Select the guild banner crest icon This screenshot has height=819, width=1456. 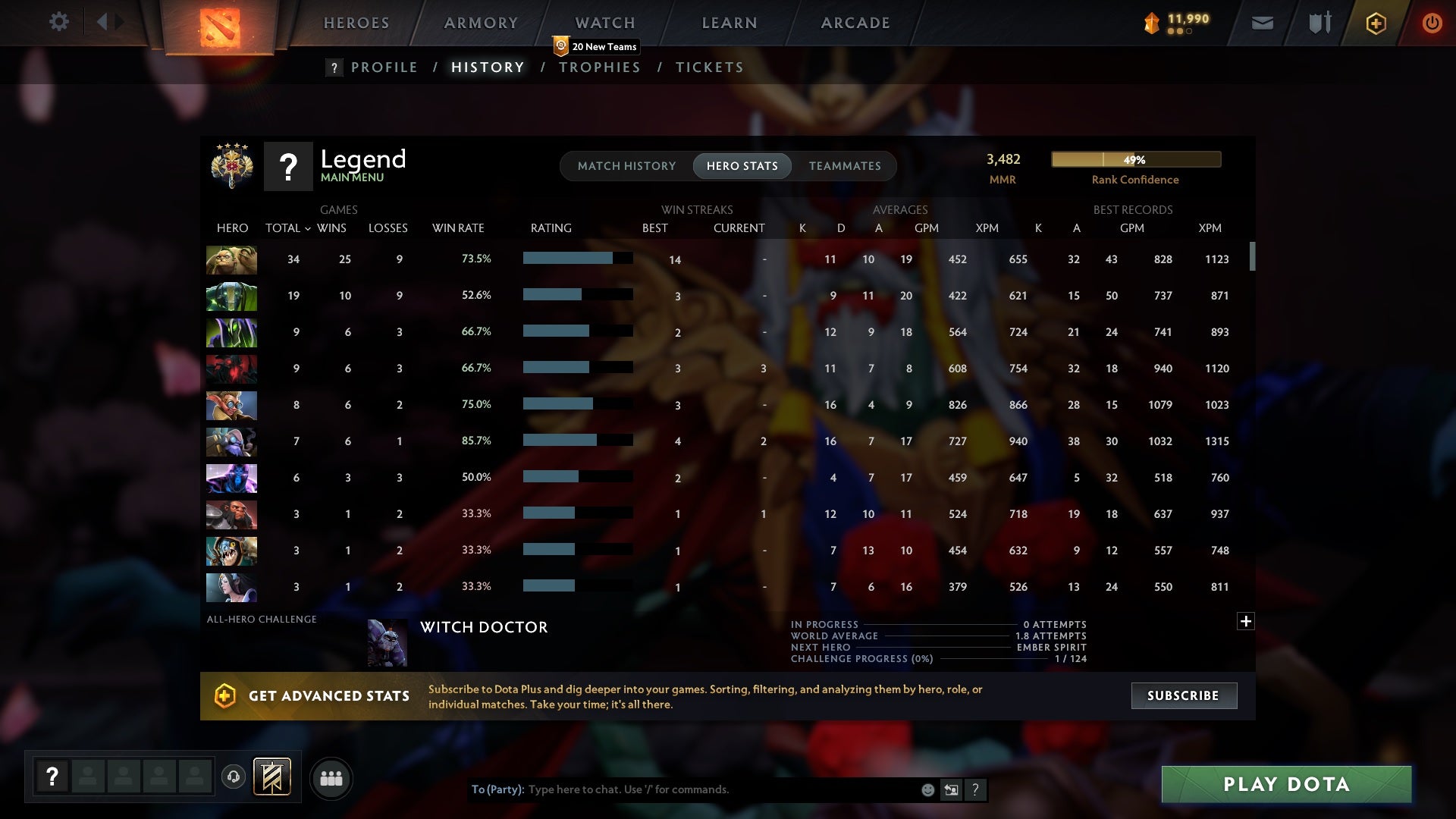pyautogui.click(x=271, y=778)
